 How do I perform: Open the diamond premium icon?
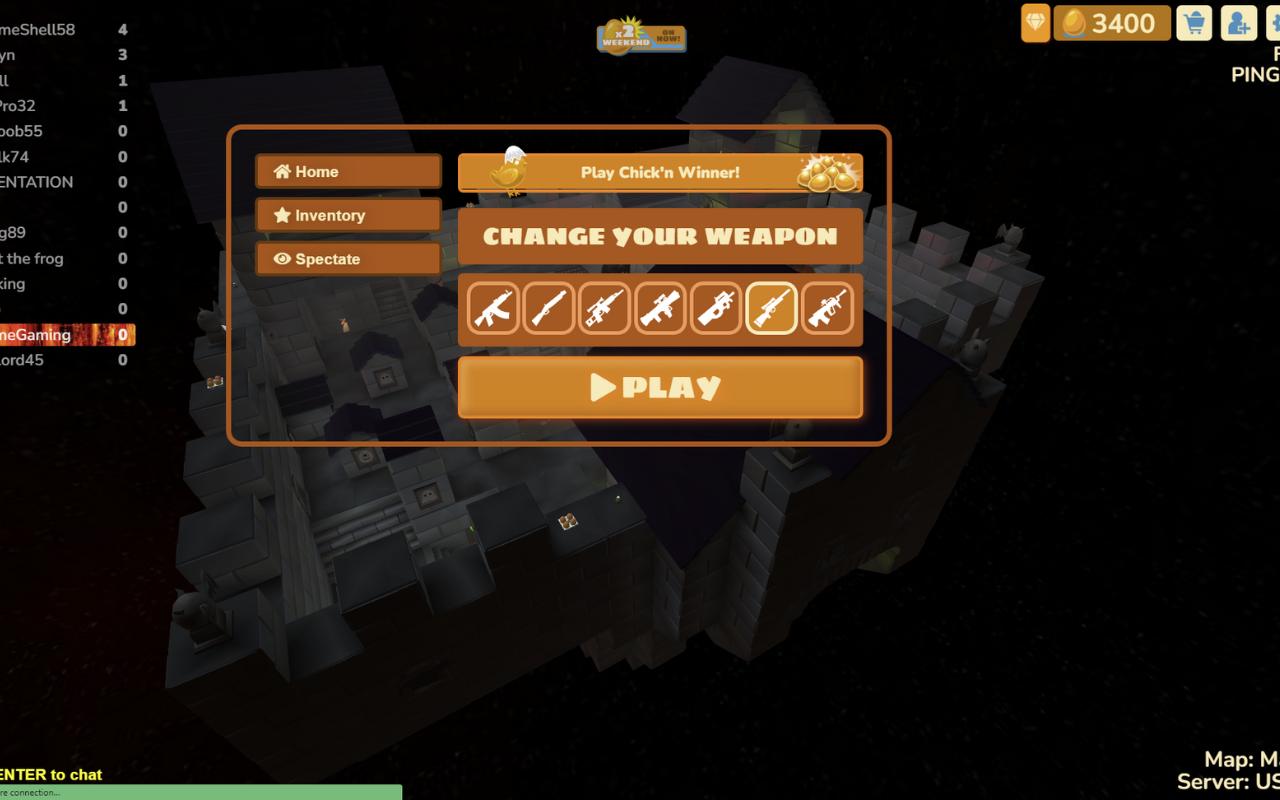click(1035, 23)
